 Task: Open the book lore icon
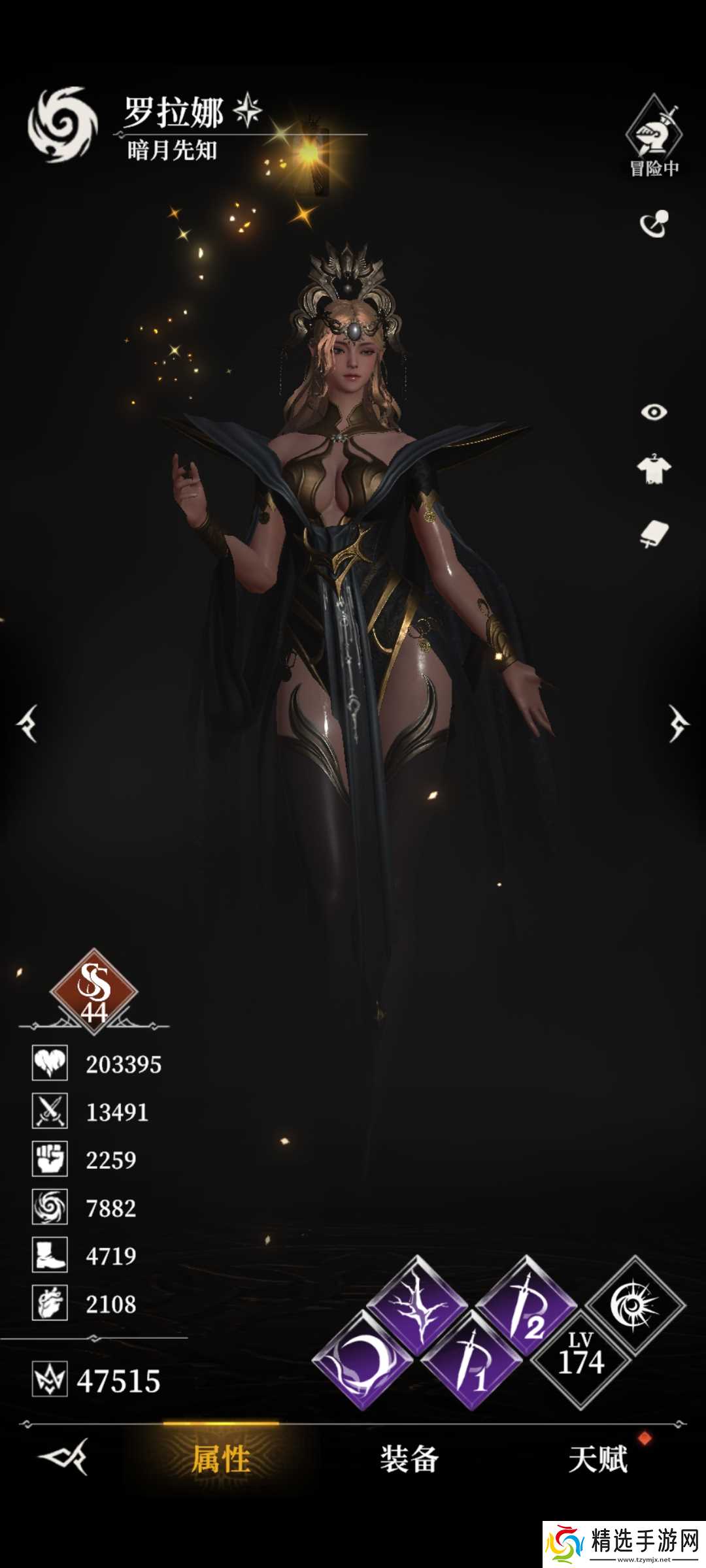click(654, 534)
